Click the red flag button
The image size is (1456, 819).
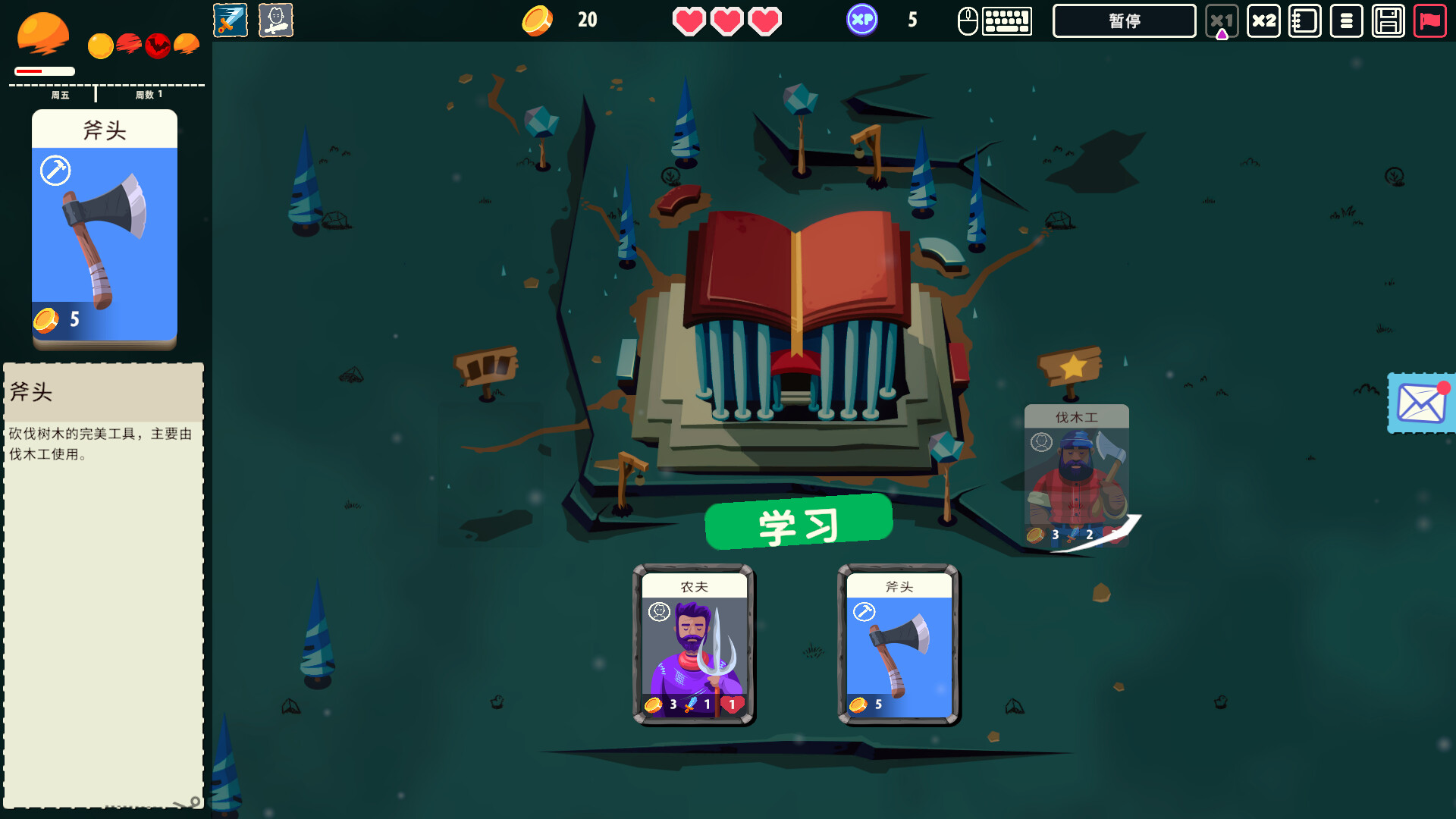[x=1429, y=20]
